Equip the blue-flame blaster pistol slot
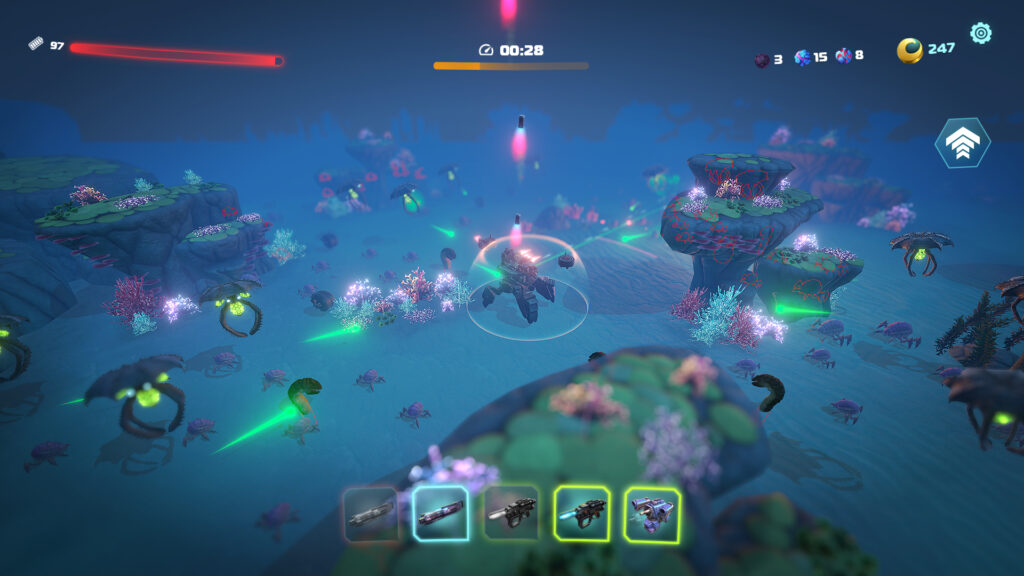The image size is (1024, 576). click(582, 514)
